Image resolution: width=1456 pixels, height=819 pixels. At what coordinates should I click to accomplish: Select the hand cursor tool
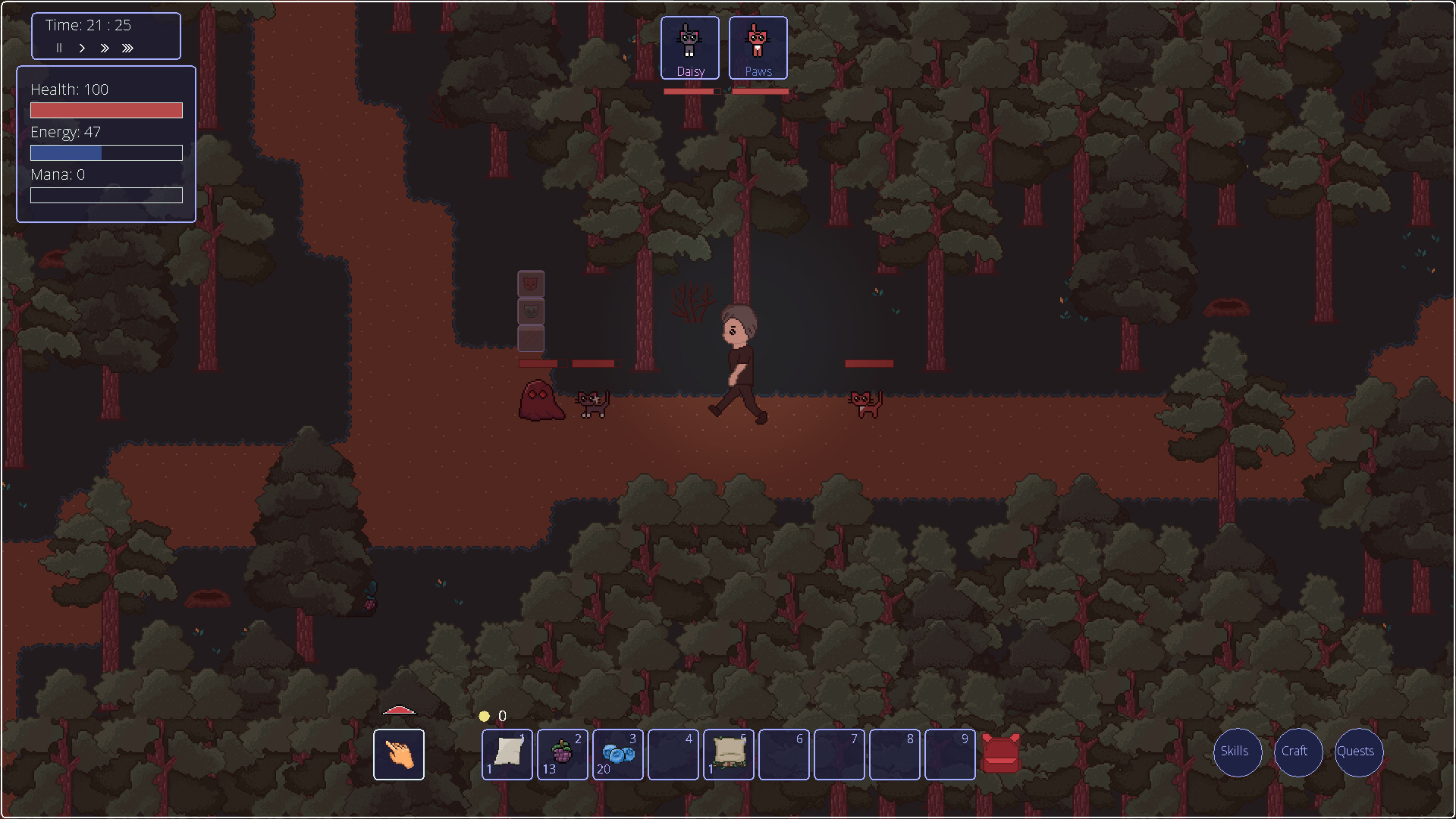click(x=398, y=754)
